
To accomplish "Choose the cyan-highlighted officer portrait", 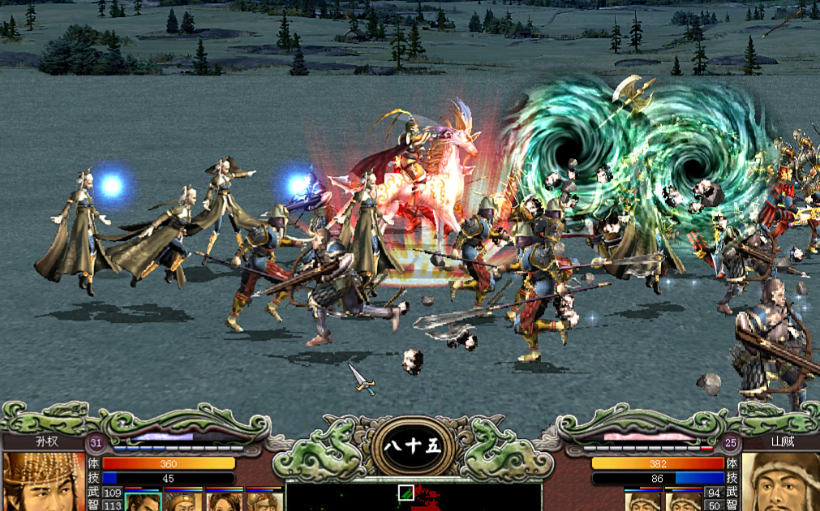I will (x=143, y=500).
